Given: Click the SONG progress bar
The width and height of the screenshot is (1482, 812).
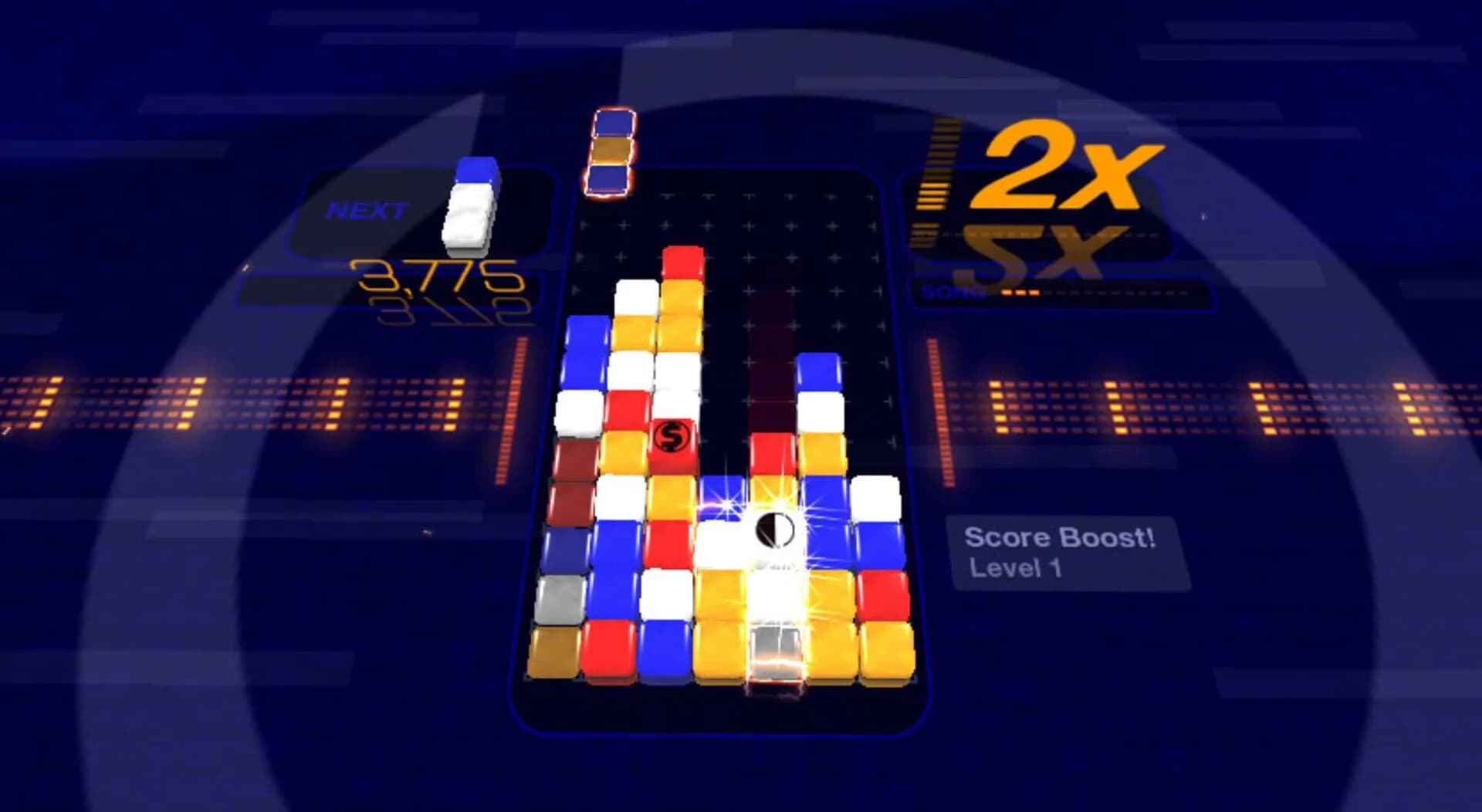Looking at the screenshot, I should pos(1081,293).
